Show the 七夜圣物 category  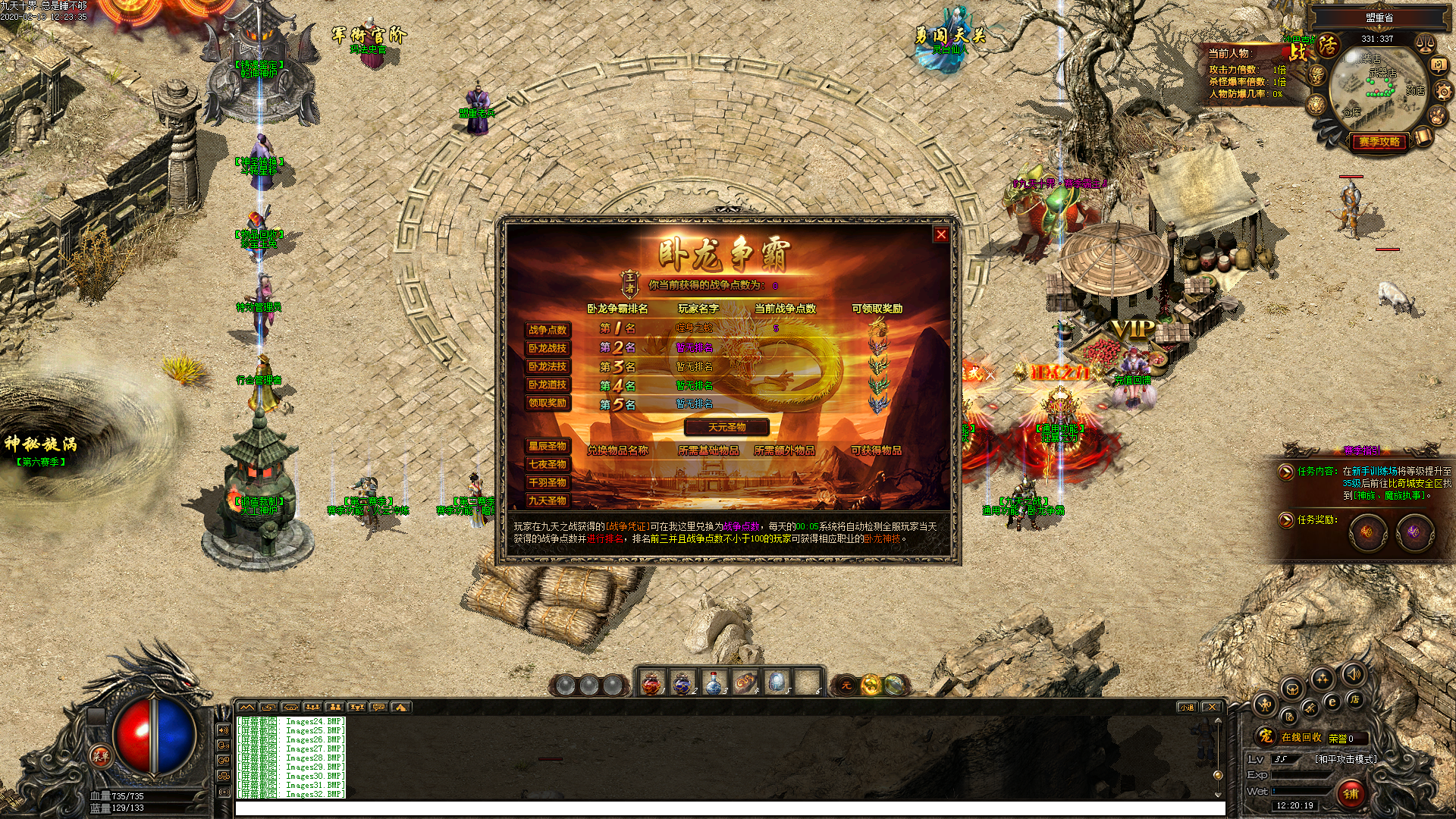point(548,464)
